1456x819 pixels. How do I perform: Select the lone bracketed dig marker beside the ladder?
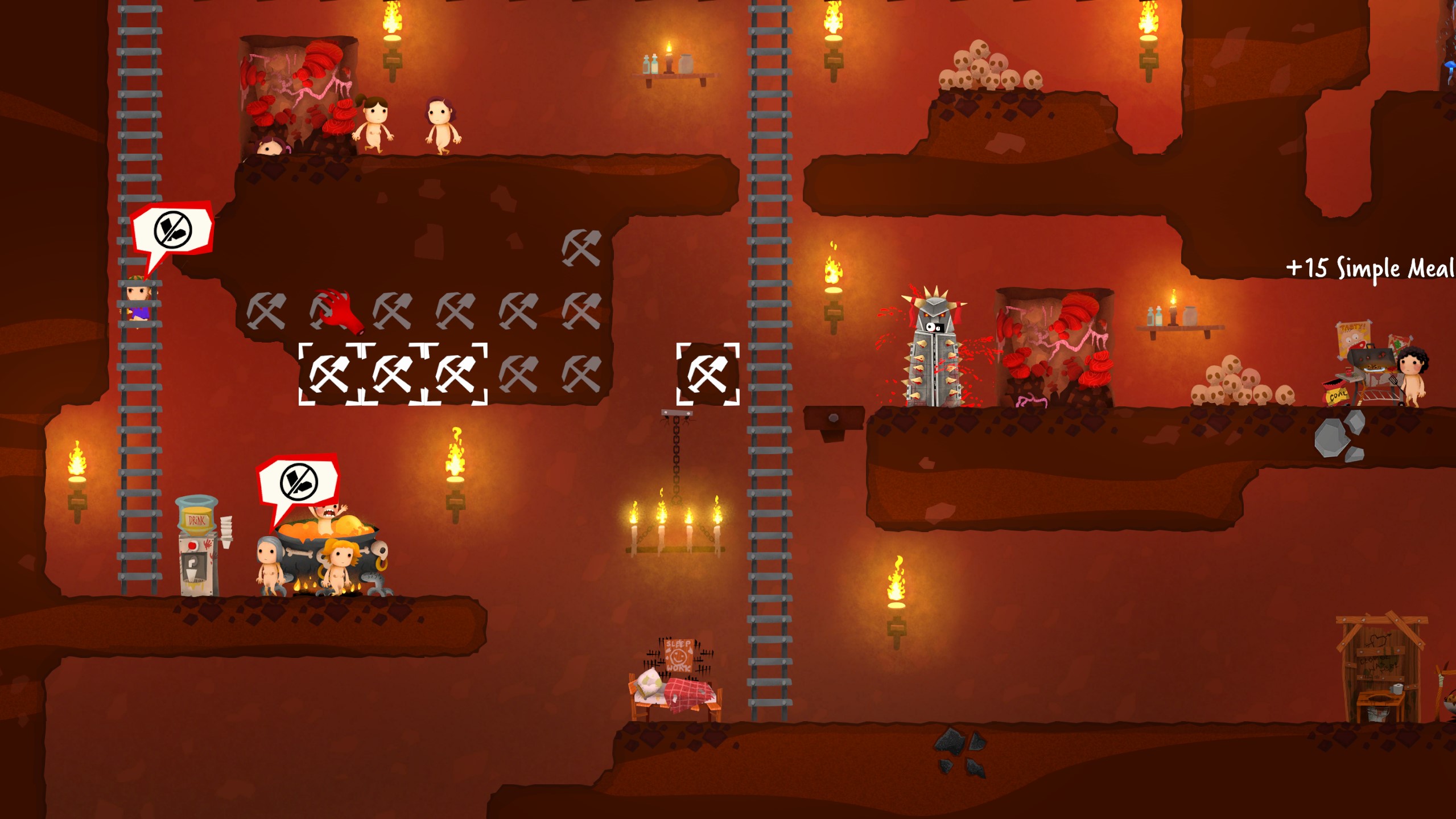pos(707,374)
